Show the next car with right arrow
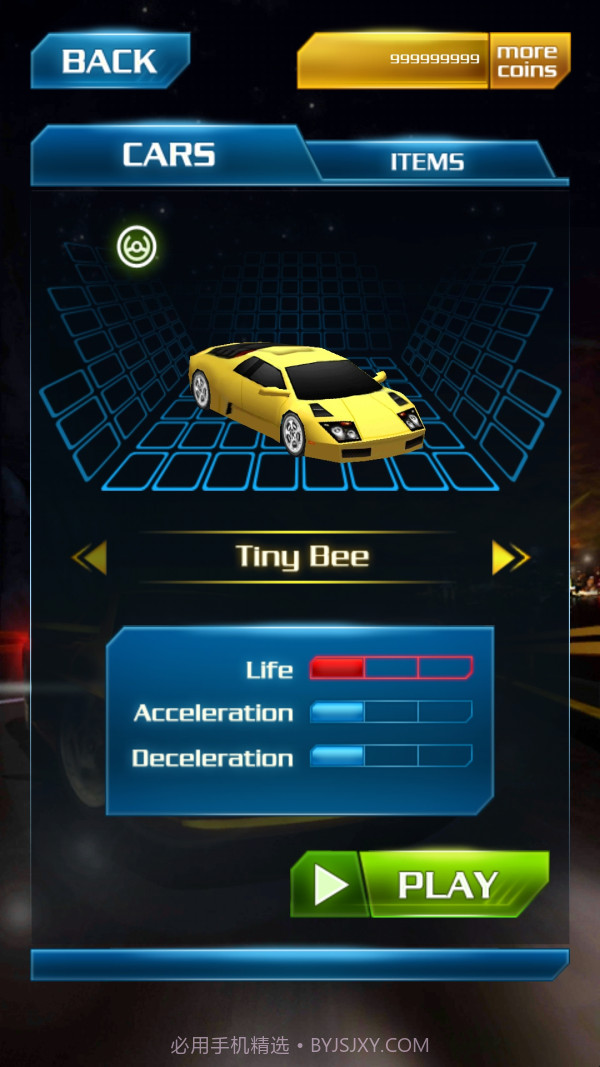 click(510, 557)
